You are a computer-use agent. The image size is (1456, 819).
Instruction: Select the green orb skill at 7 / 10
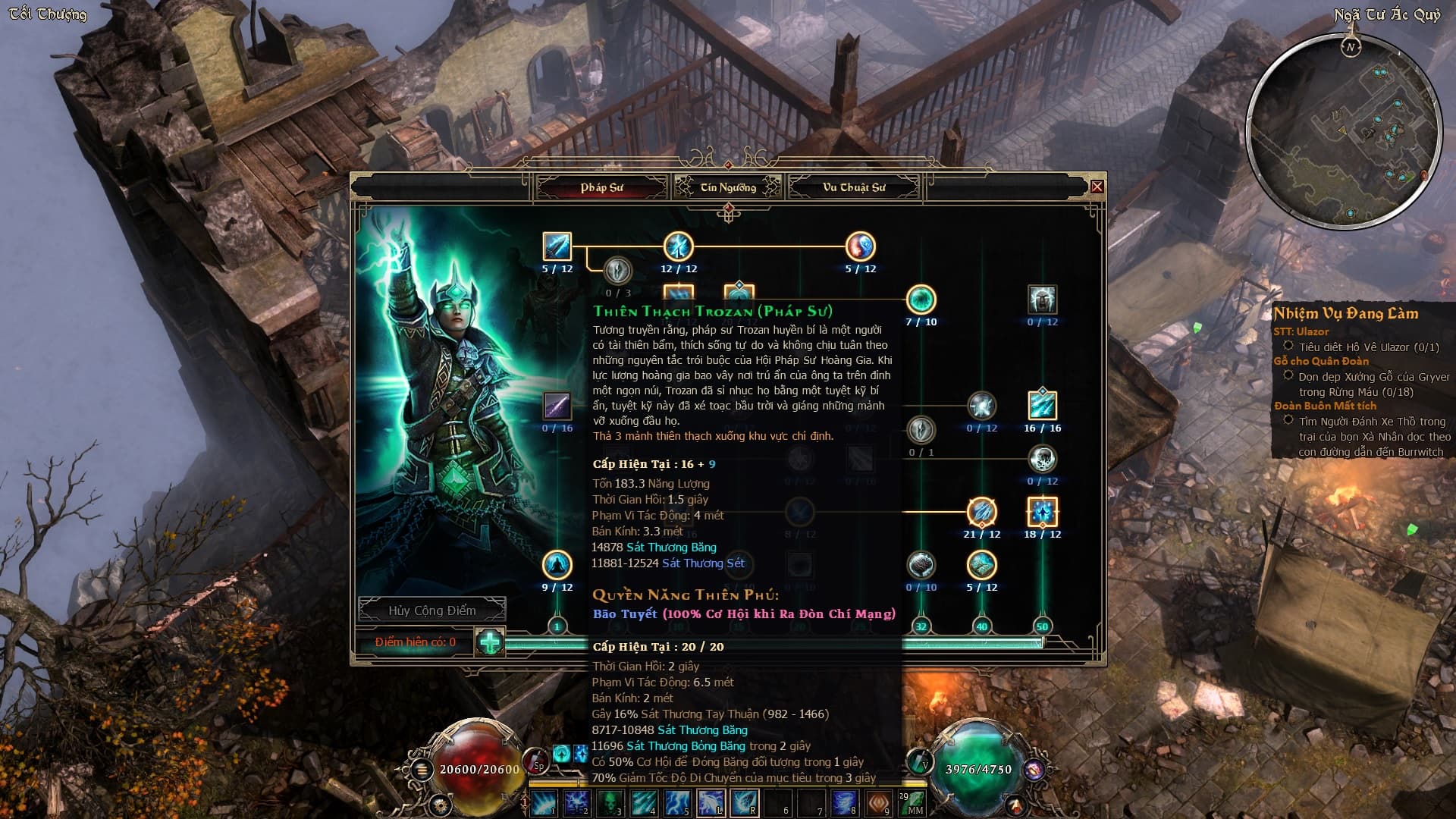(x=921, y=300)
